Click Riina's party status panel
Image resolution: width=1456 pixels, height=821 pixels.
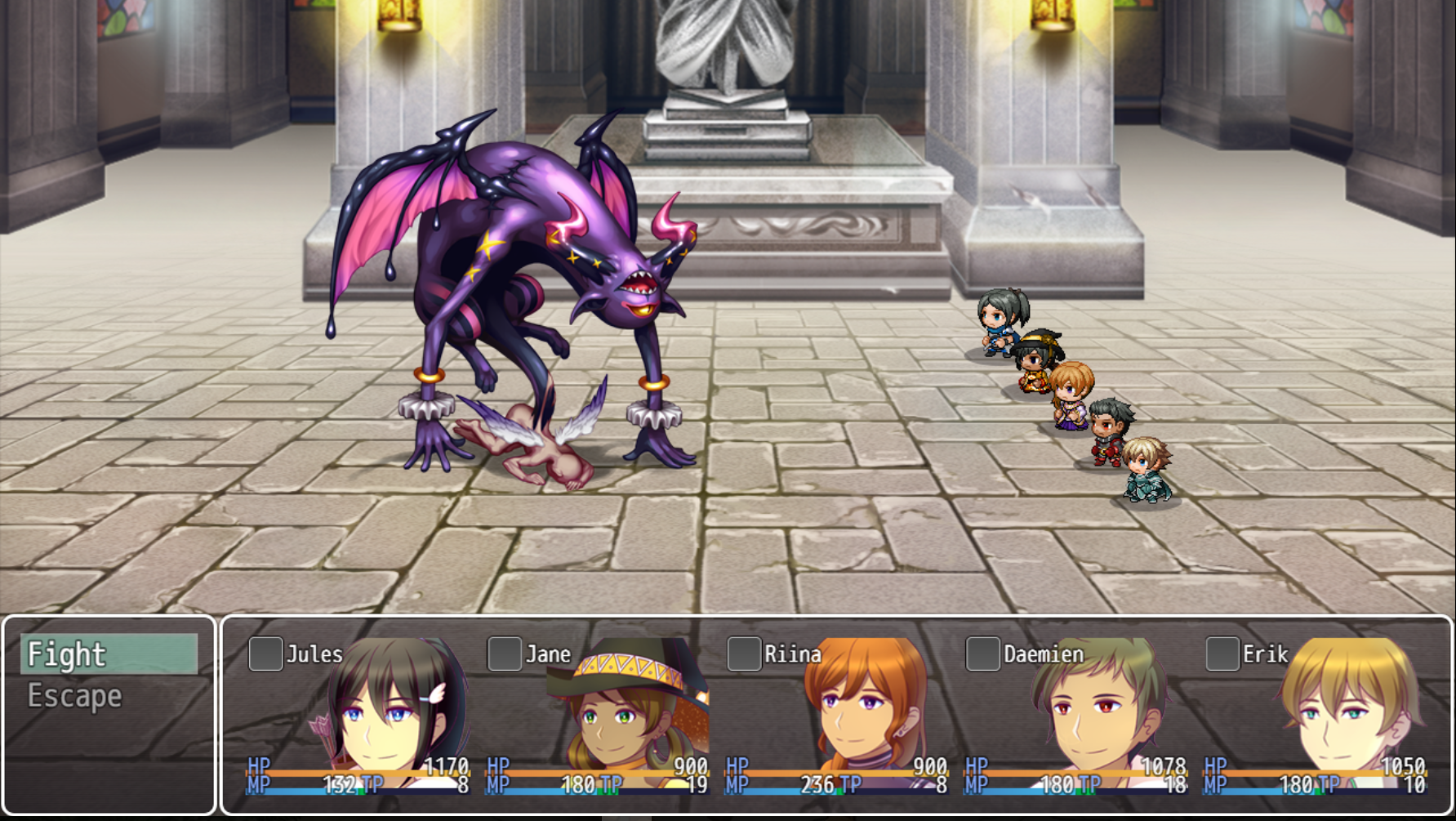[x=837, y=715]
